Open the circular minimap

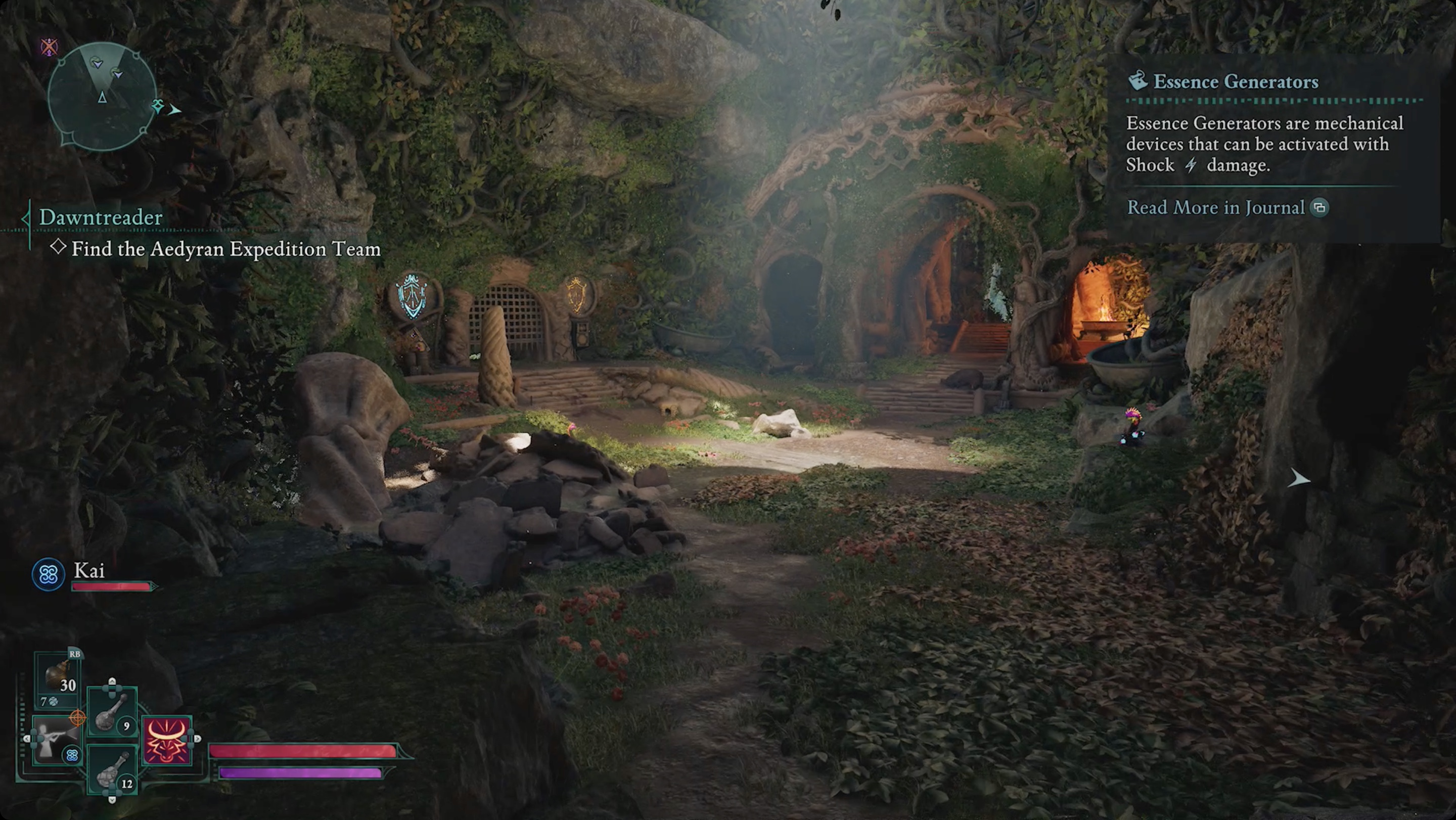click(102, 96)
